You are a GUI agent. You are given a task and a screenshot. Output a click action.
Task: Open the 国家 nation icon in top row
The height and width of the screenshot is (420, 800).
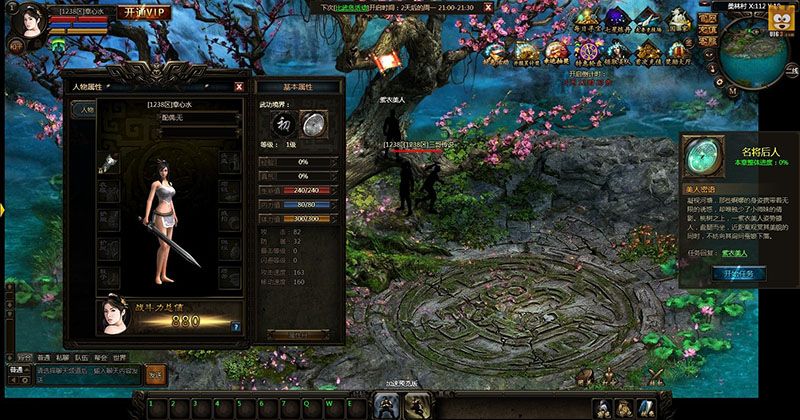pyautogui.click(x=679, y=22)
